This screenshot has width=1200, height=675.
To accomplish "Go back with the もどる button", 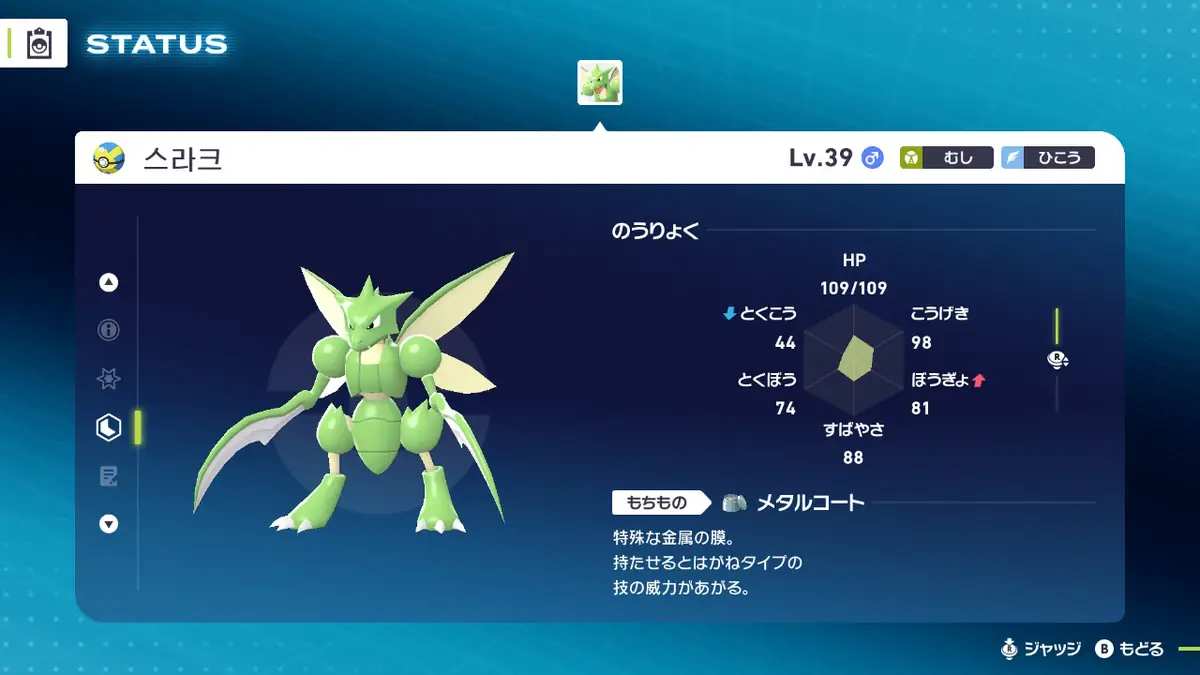I will tap(1130, 649).
